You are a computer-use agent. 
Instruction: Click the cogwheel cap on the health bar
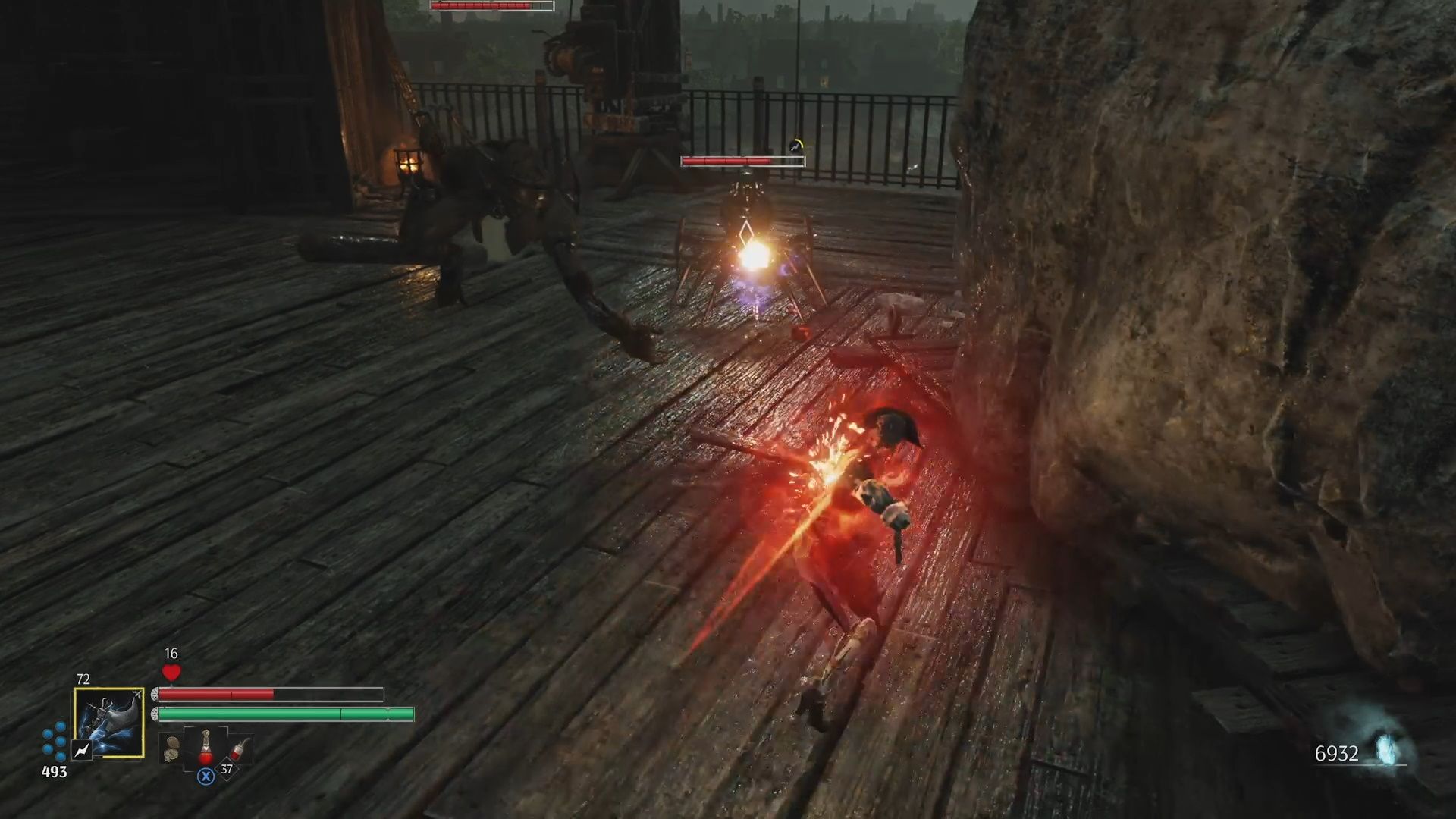click(155, 694)
